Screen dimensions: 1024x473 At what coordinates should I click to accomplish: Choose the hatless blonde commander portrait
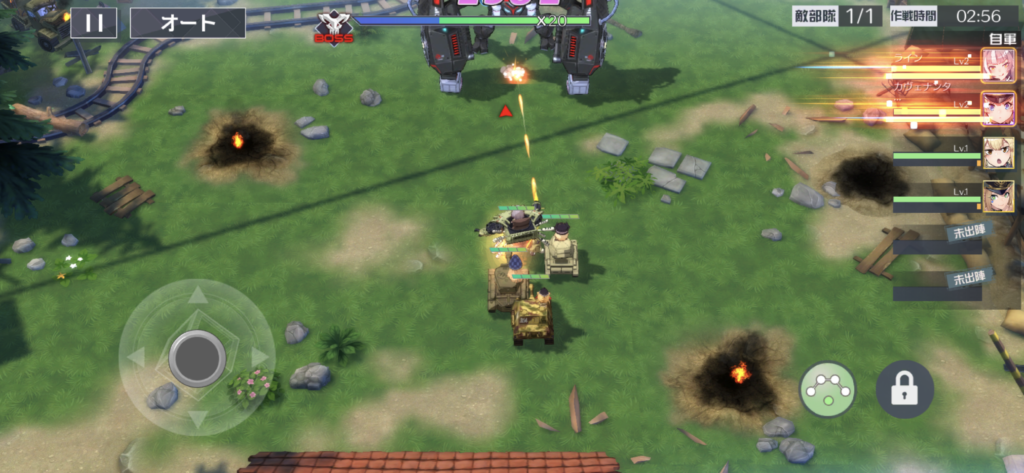click(x=997, y=152)
